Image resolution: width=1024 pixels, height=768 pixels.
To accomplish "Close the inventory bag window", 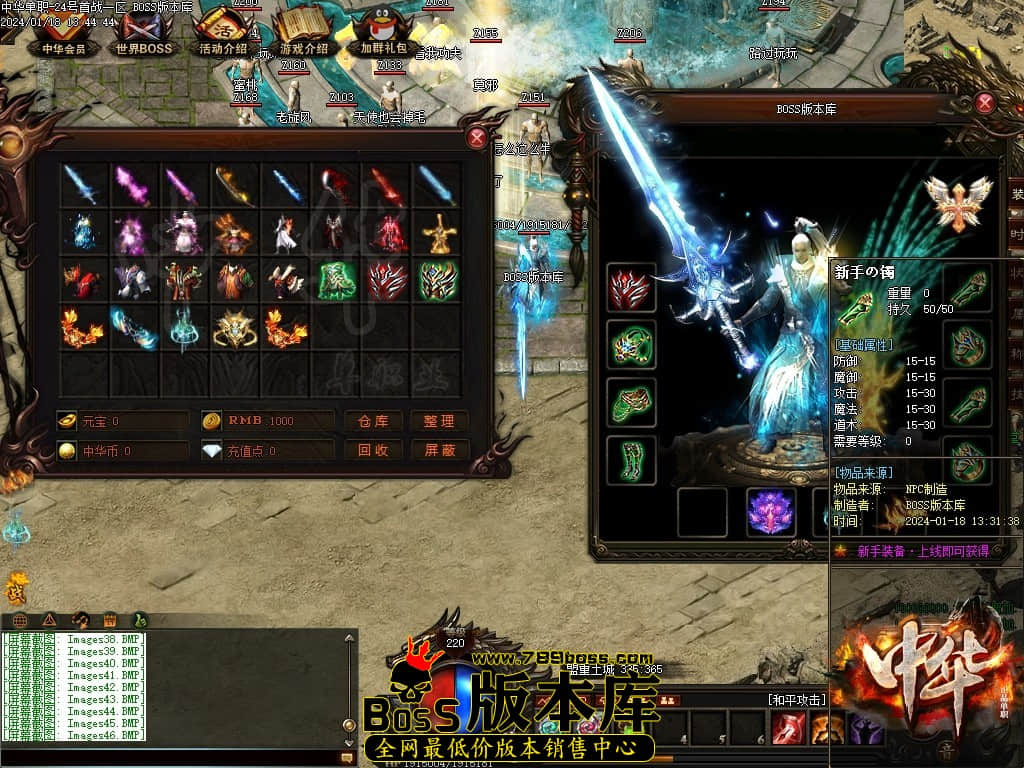I will [478, 138].
